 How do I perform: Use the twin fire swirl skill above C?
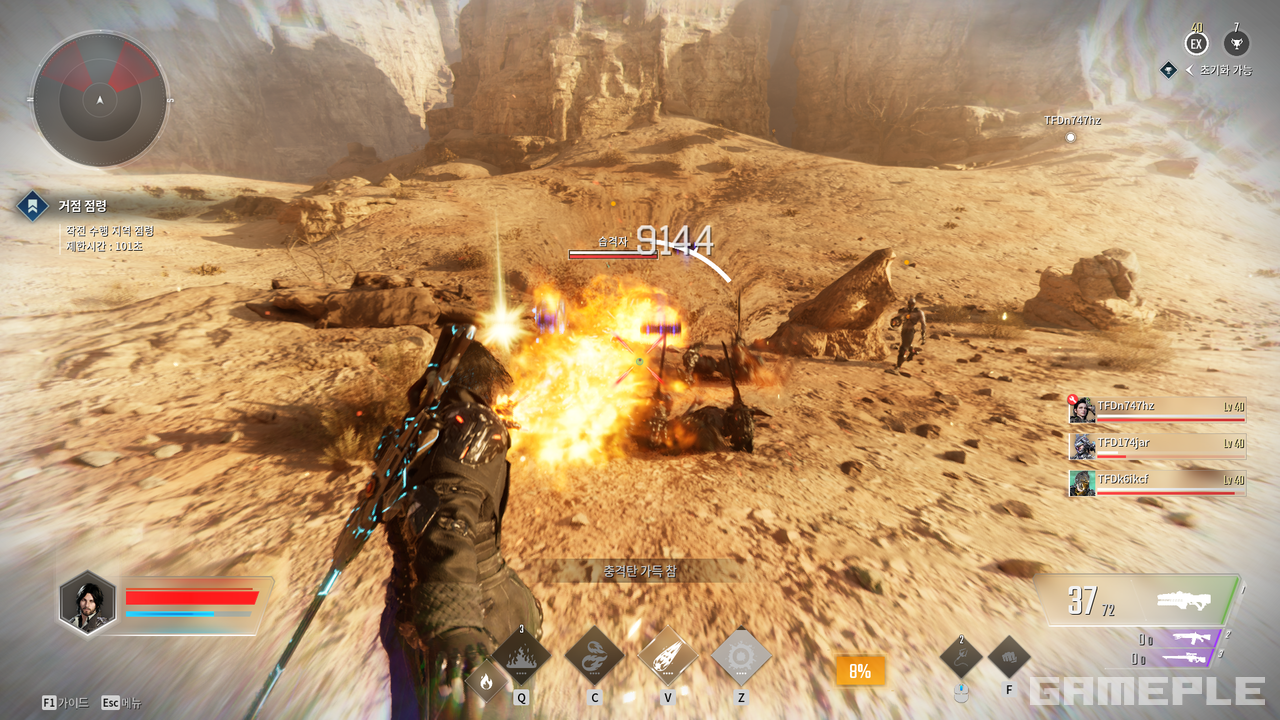tap(594, 656)
